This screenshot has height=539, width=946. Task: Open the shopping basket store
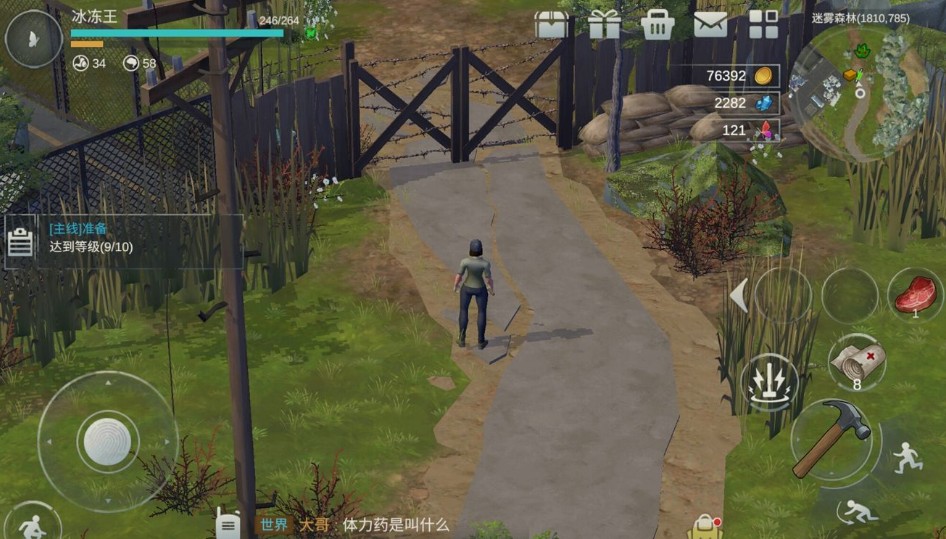[657, 24]
